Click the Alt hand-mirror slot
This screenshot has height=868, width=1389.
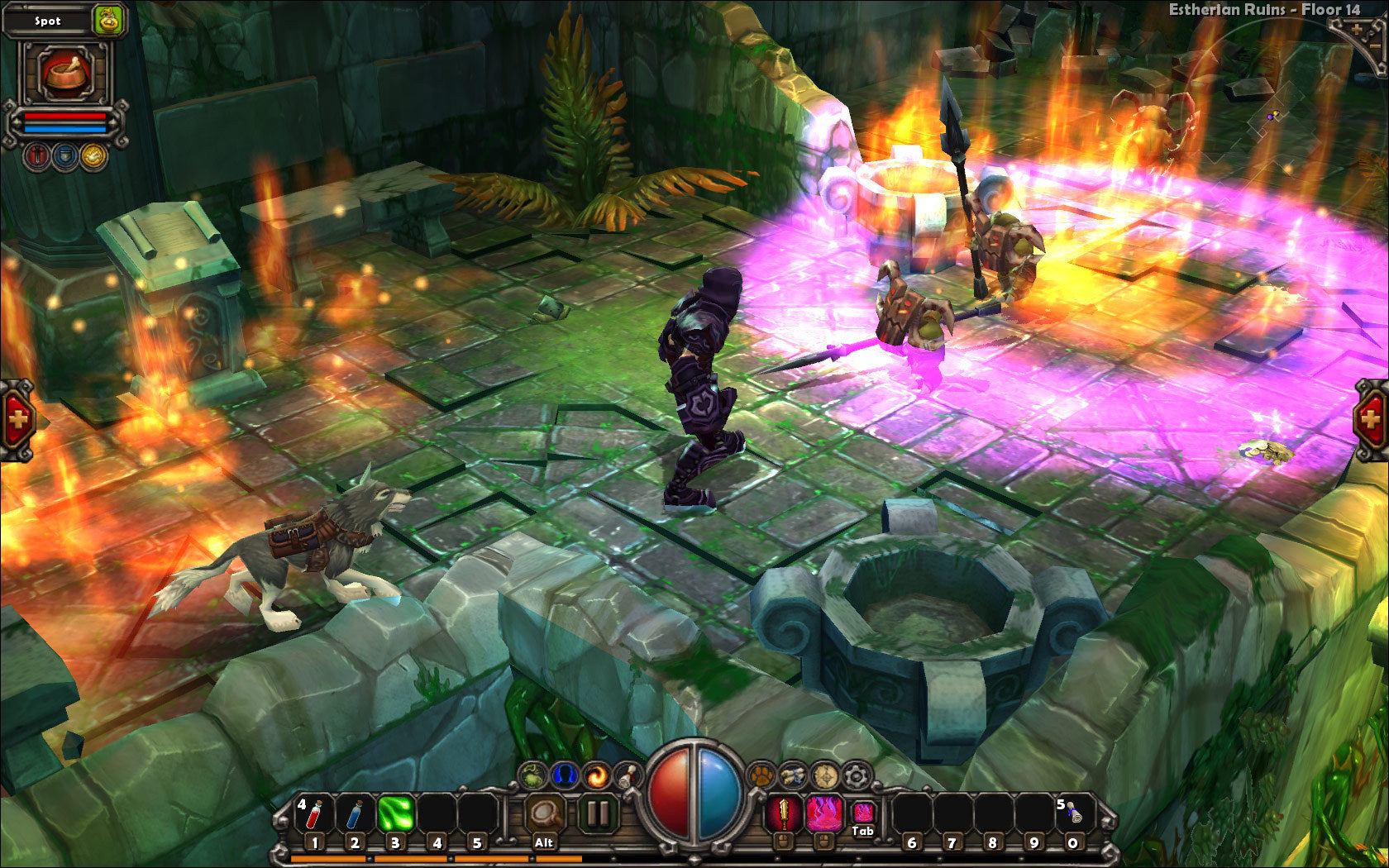click(544, 814)
